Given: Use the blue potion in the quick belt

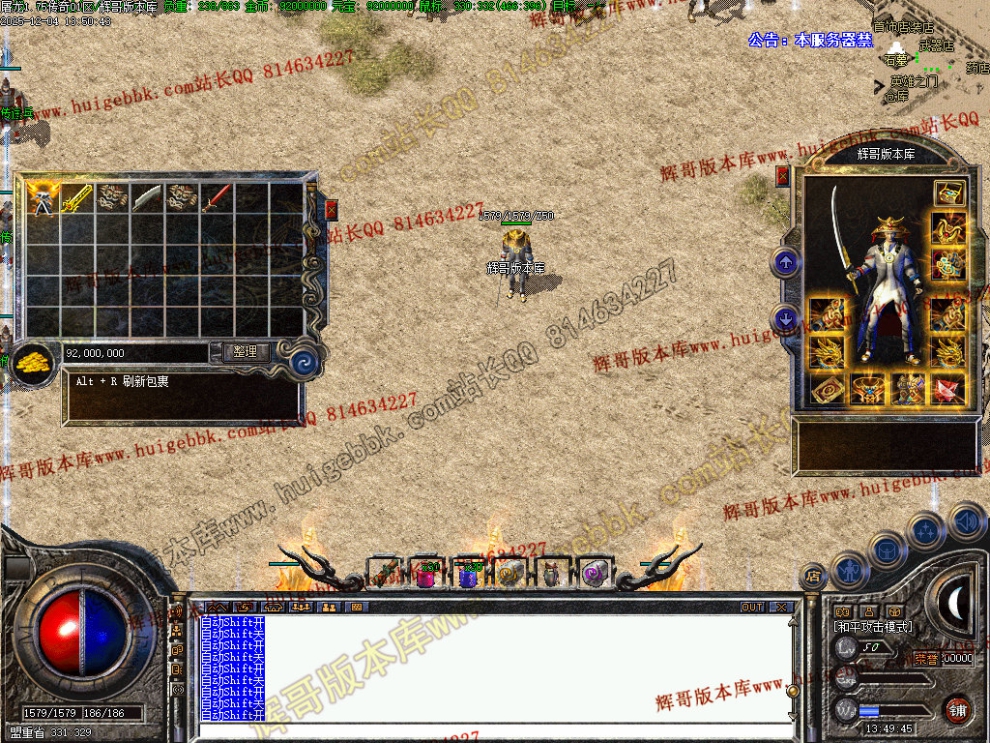Looking at the screenshot, I should click(x=468, y=574).
